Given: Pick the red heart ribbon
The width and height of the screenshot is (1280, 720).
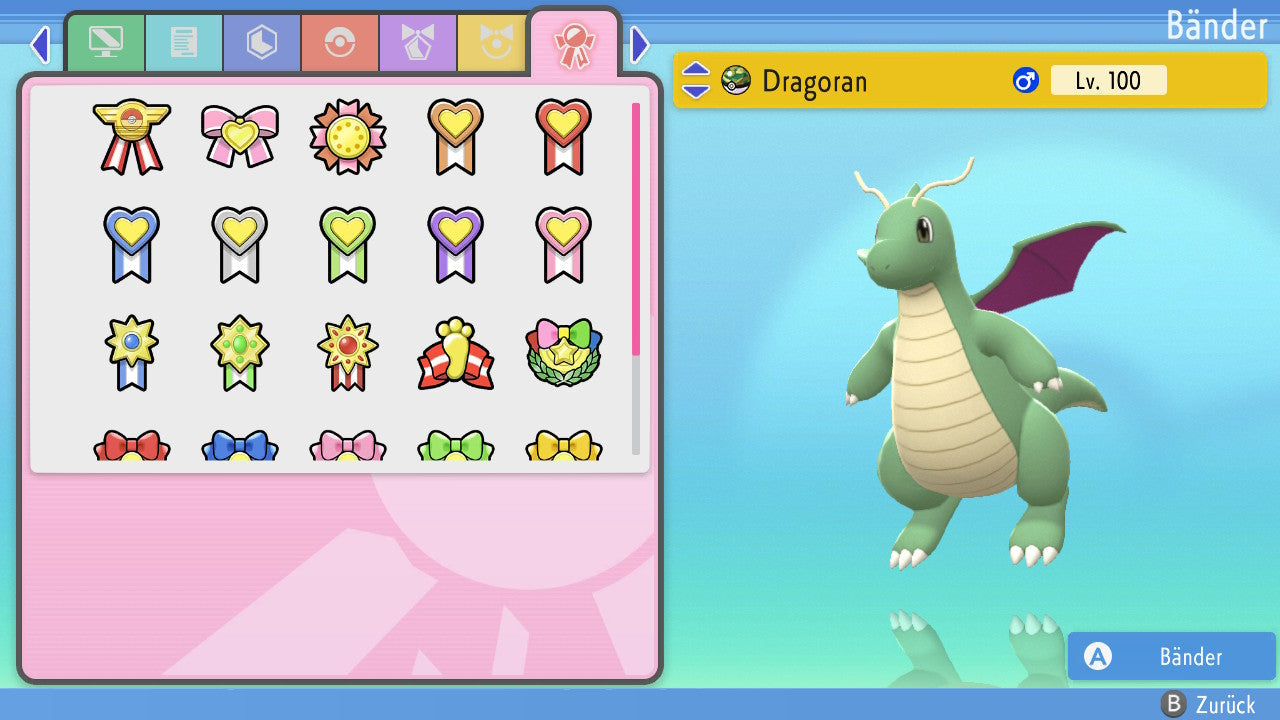Looking at the screenshot, I should coord(563,136).
